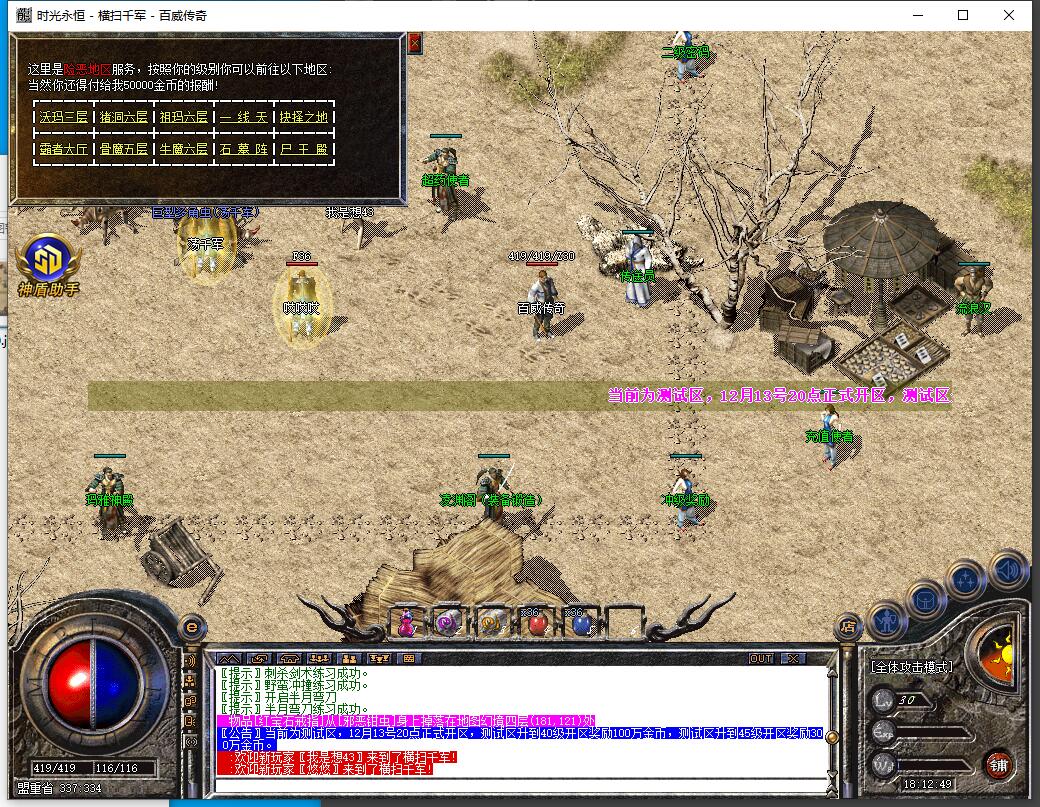Choose the 猪洞六层 destination
The width and height of the screenshot is (1040, 807).
pos(123,117)
